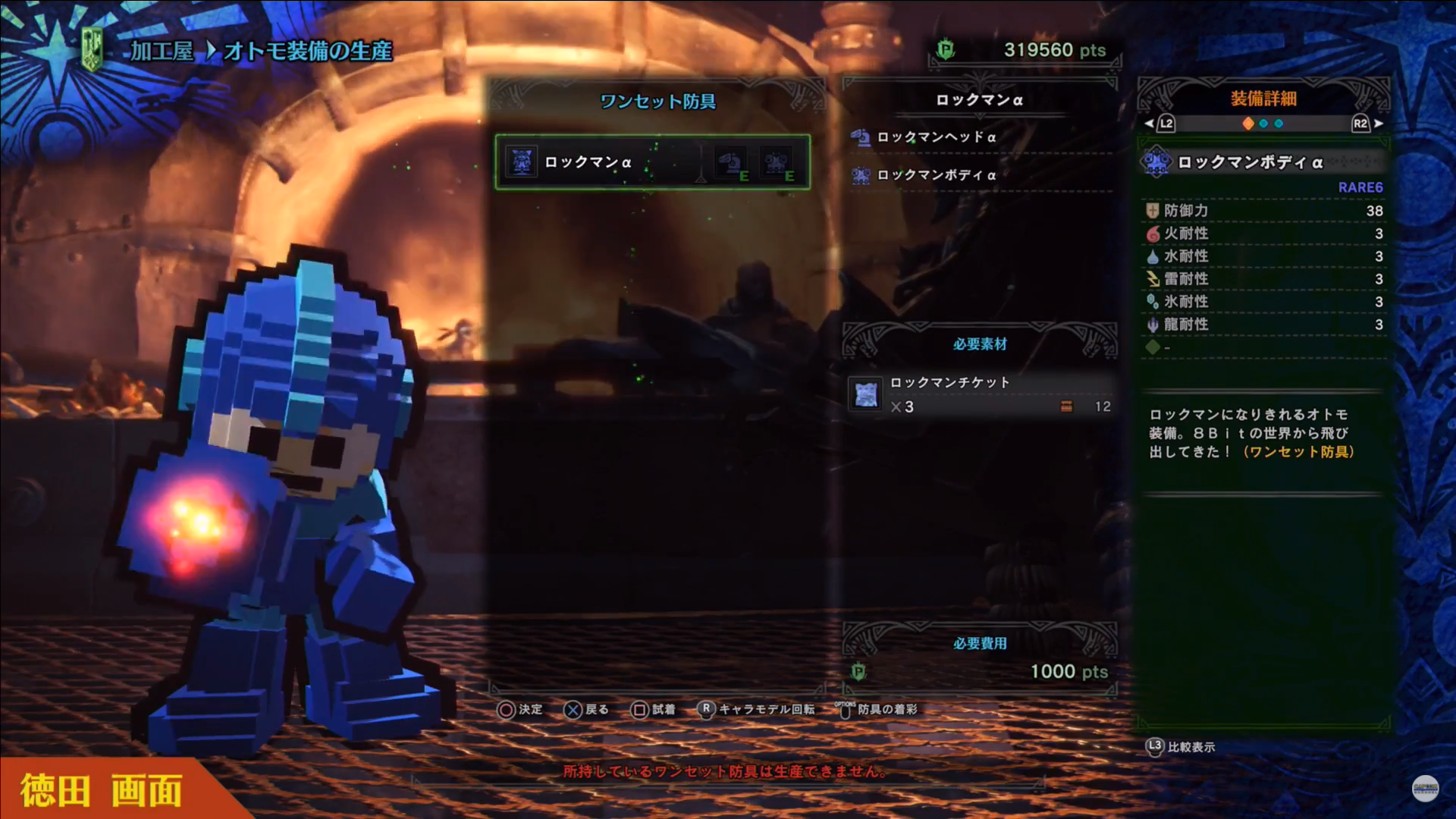Choose the ロックマンボディα armor piece
Screen dimensions: 1456x819
tap(936, 175)
